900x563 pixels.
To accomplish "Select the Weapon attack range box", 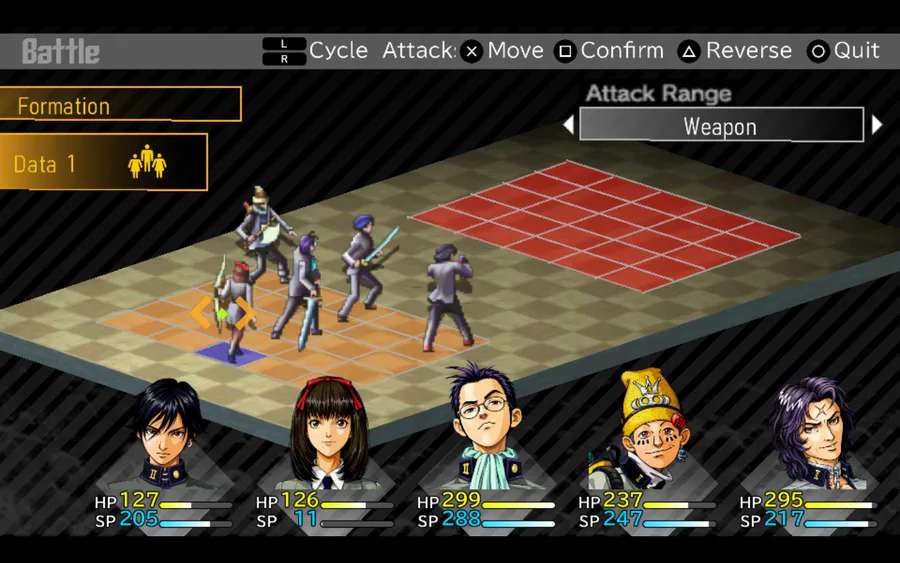I will 720,126.
